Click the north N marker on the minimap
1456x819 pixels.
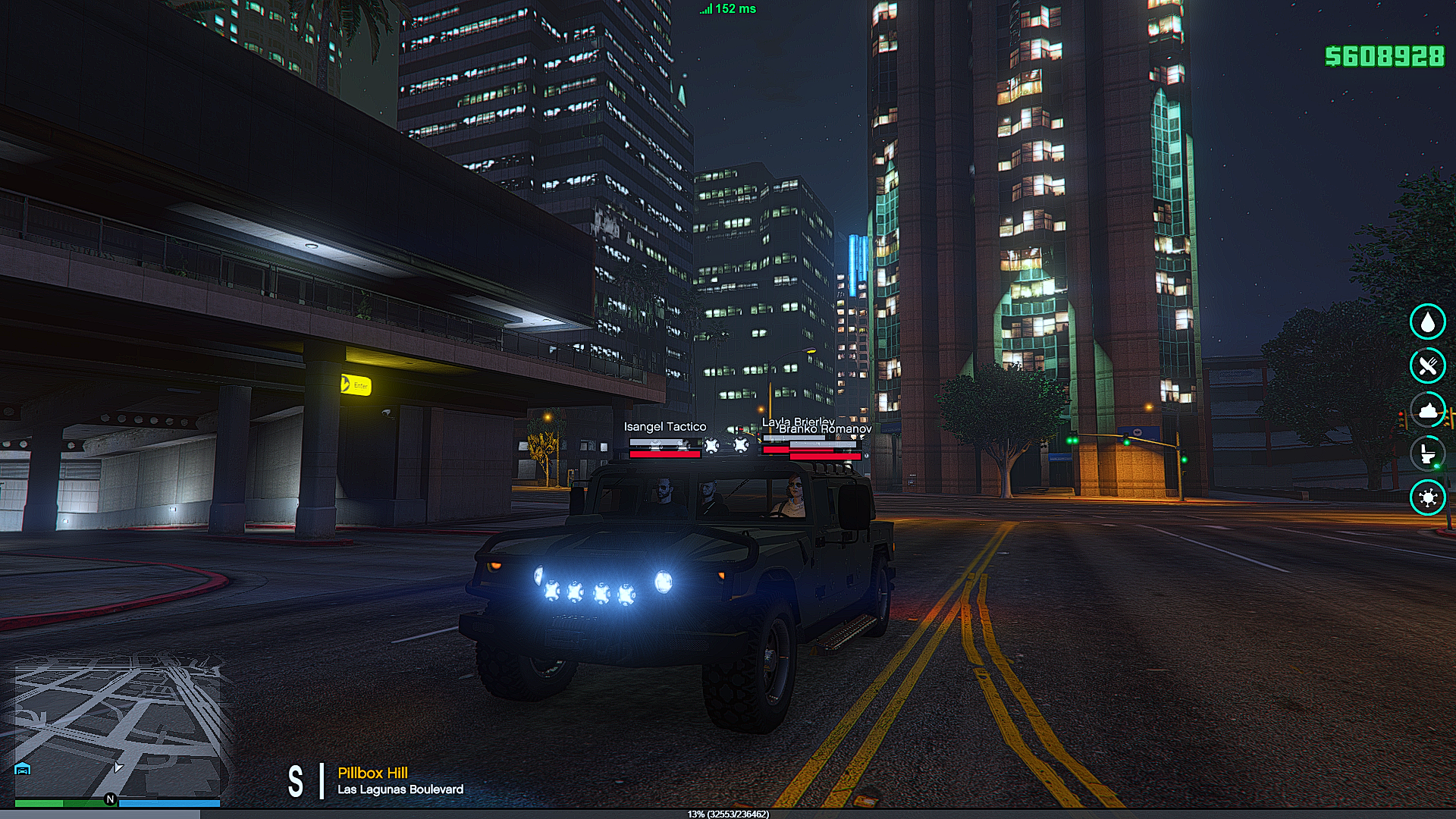pyautogui.click(x=110, y=799)
